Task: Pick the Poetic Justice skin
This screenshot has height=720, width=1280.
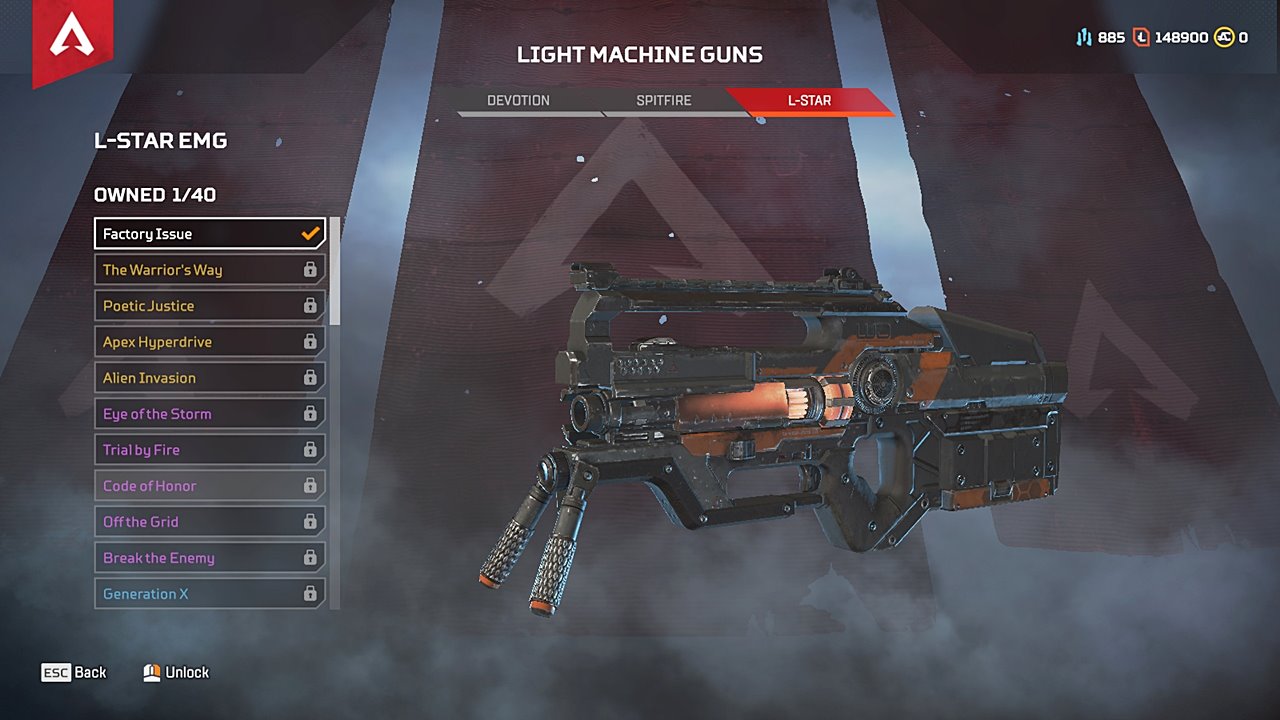Action: click(x=210, y=306)
